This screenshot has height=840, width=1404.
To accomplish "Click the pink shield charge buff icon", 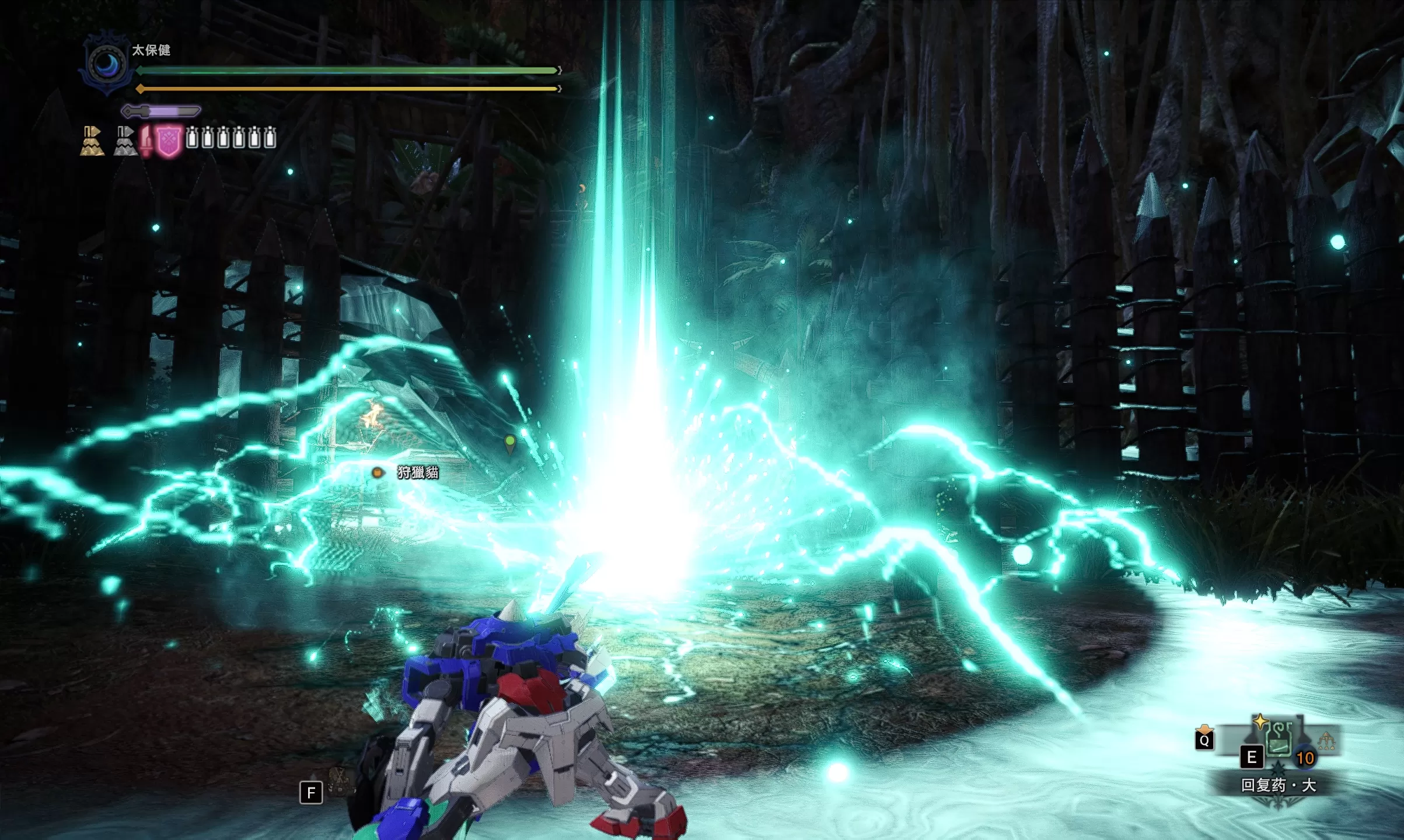I will pos(169,141).
